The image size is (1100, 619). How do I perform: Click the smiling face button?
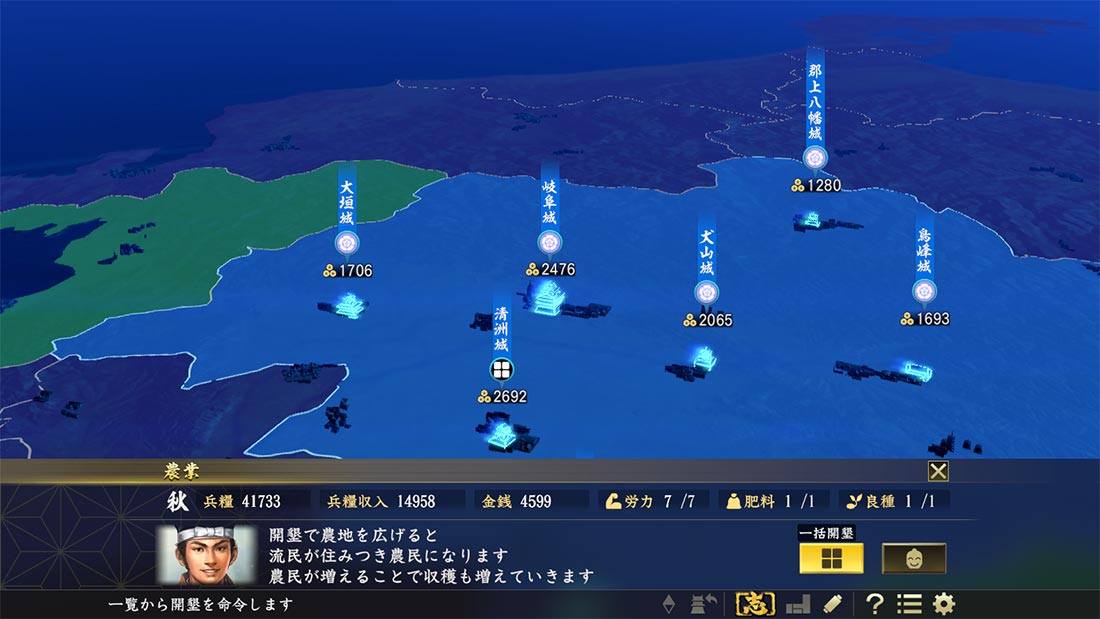[914, 558]
